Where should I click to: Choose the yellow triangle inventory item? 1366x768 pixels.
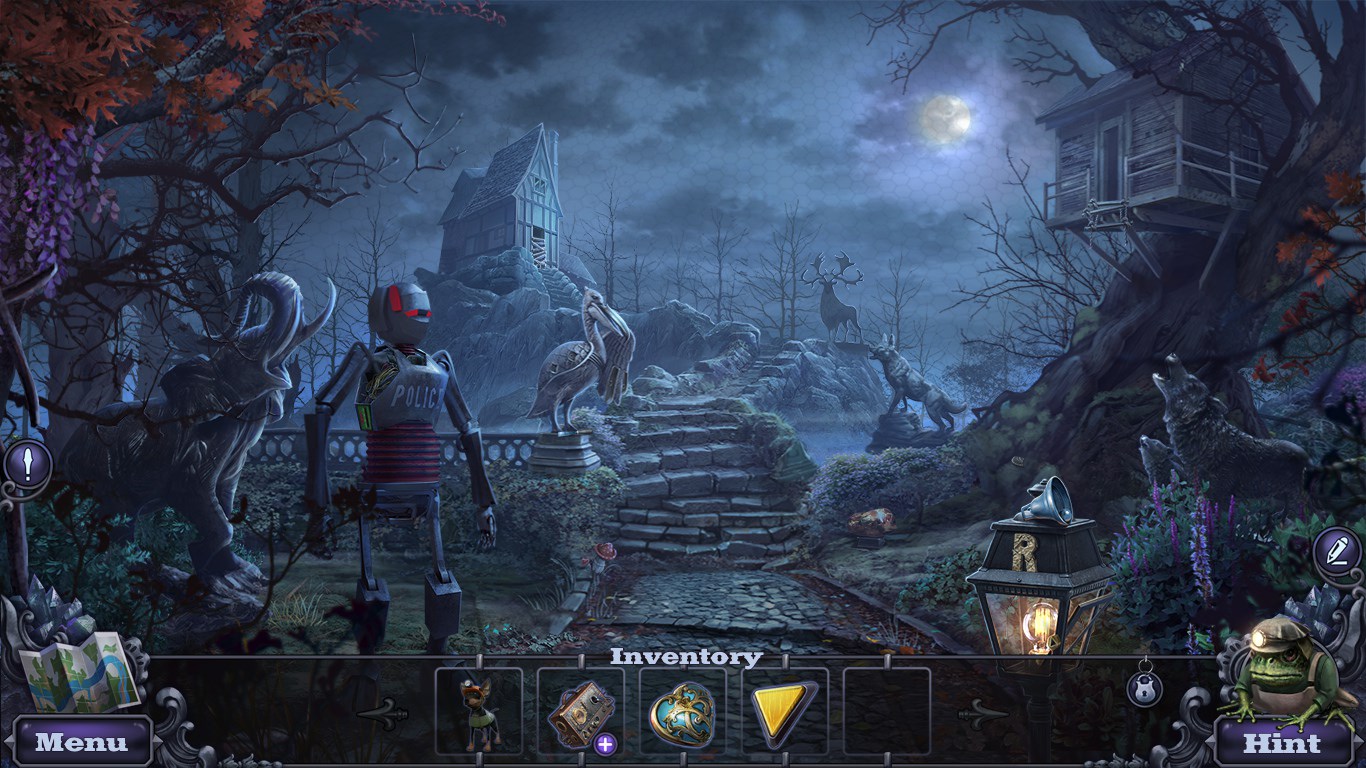pos(784,712)
